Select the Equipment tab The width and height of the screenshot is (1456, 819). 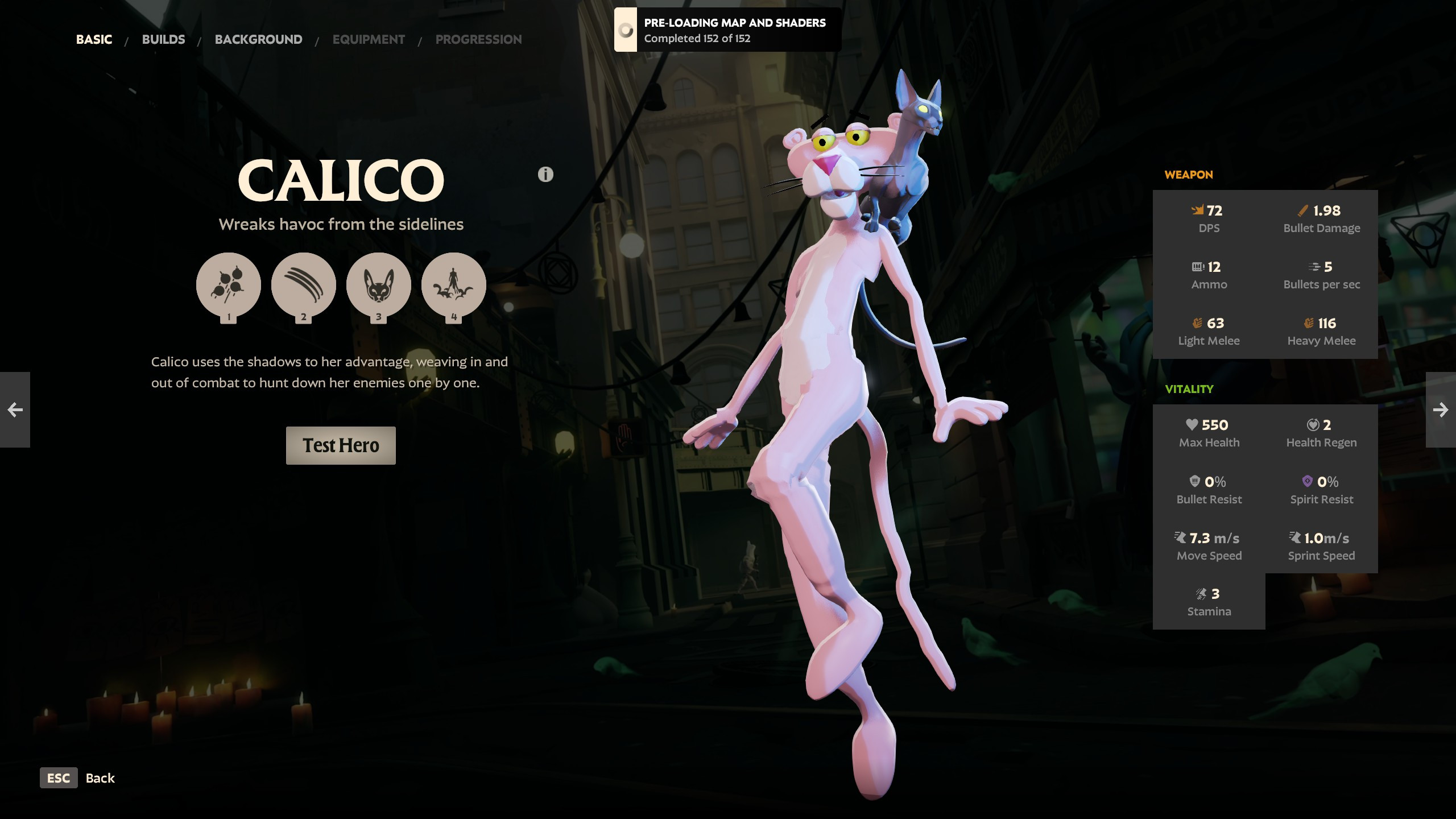pyautogui.click(x=369, y=39)
